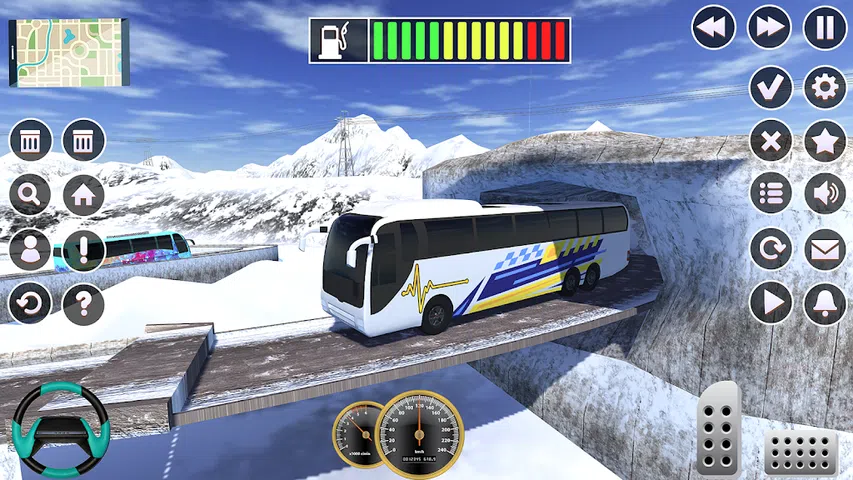Step on the tall accelerator pedal
The width and height of the screenshot is (853, 480).
pos(718,428)
